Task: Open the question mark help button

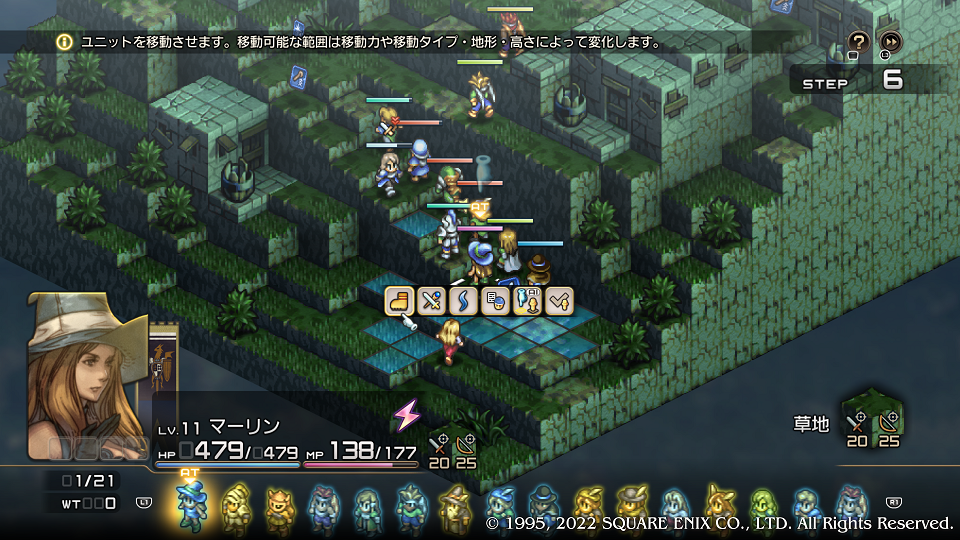Action: point(858,42)
